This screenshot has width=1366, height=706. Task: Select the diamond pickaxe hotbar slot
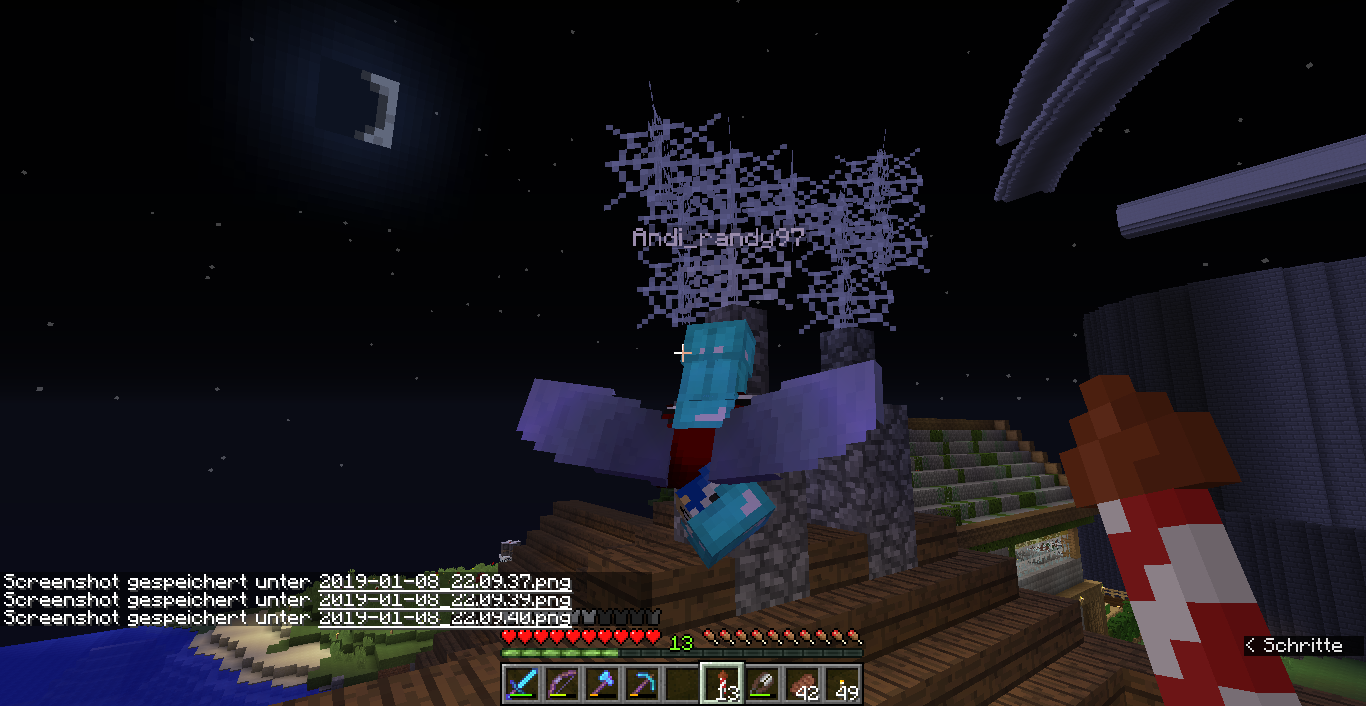(x=642, y=684)
